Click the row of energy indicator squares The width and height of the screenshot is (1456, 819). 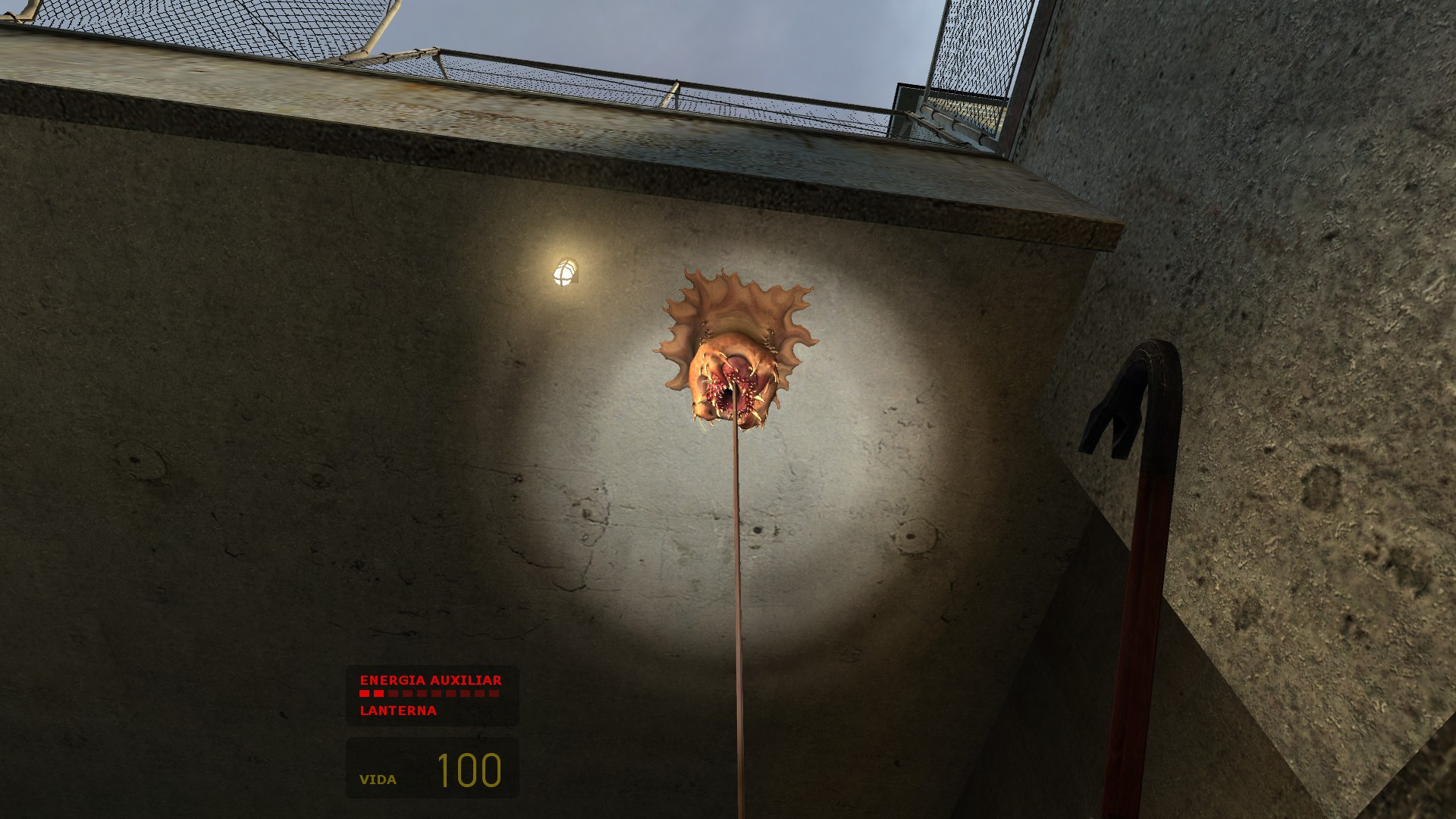(428, 693)
